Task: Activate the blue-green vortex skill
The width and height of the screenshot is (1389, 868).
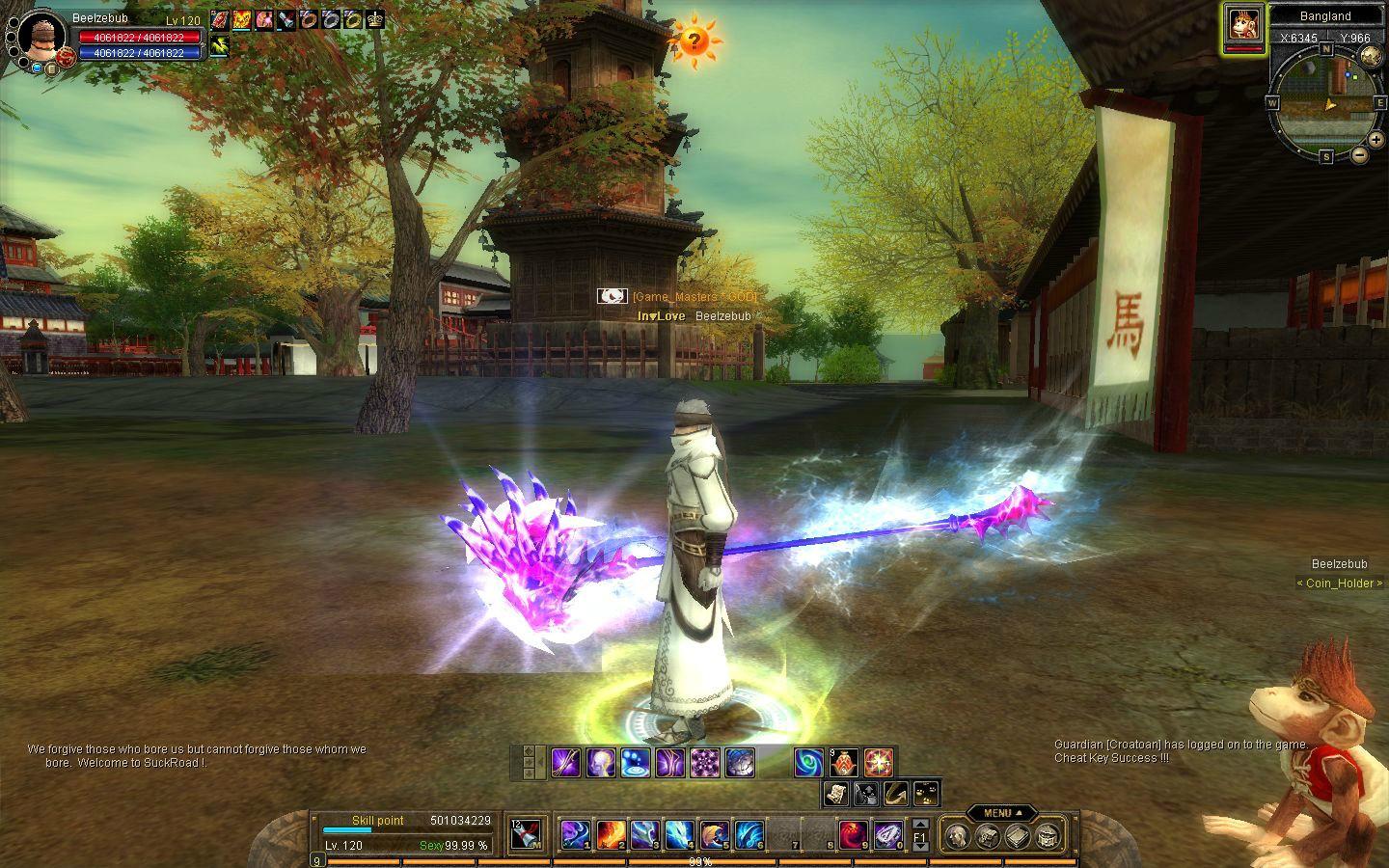Action: click(x=808, y=763)
